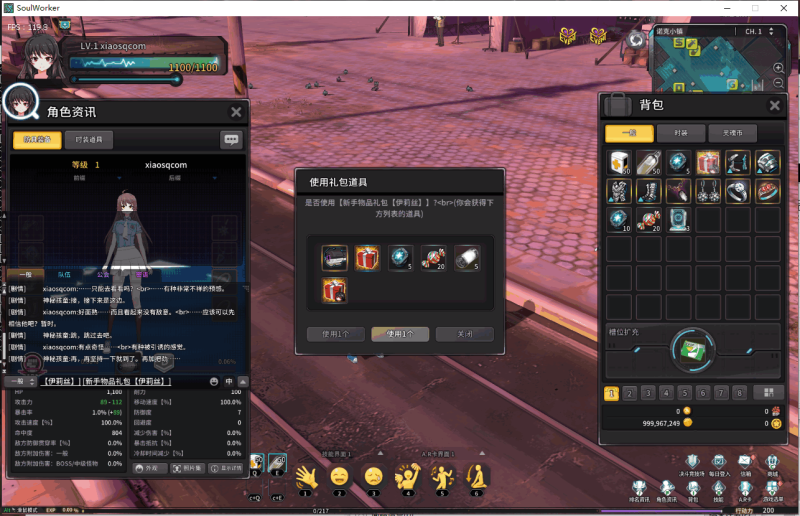Viewport: 800px width, 516px height.
Task: Select the 时装道具 tab in character info
Action: [x=87, y=140]
